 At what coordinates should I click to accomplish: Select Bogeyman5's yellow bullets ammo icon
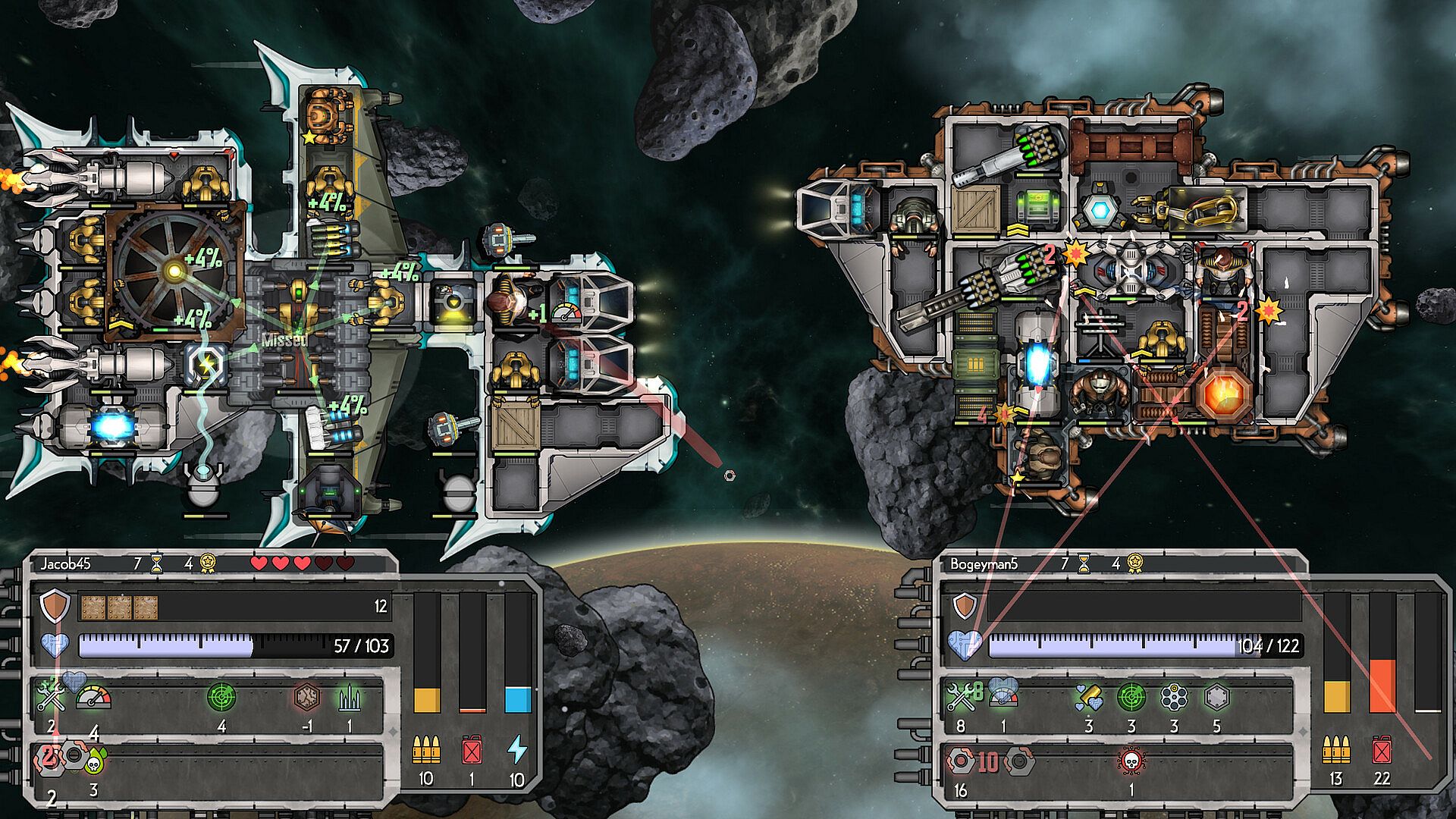pos(1336,750)
